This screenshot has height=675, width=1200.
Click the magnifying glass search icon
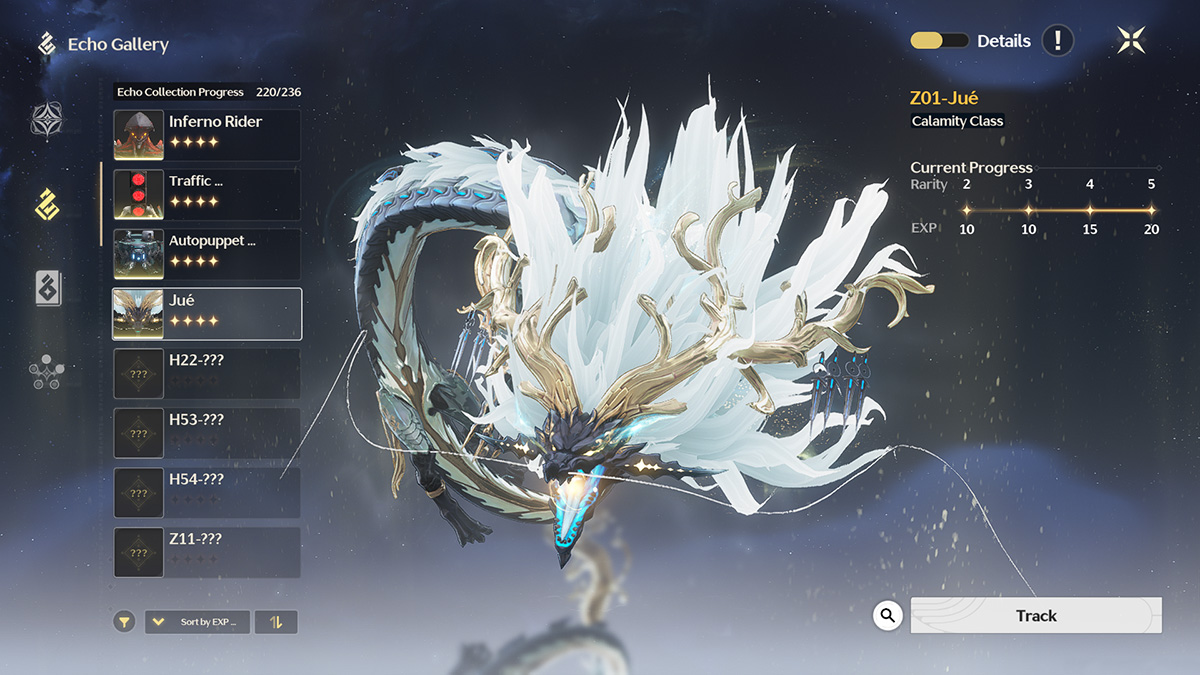click(x=887, y=615)
